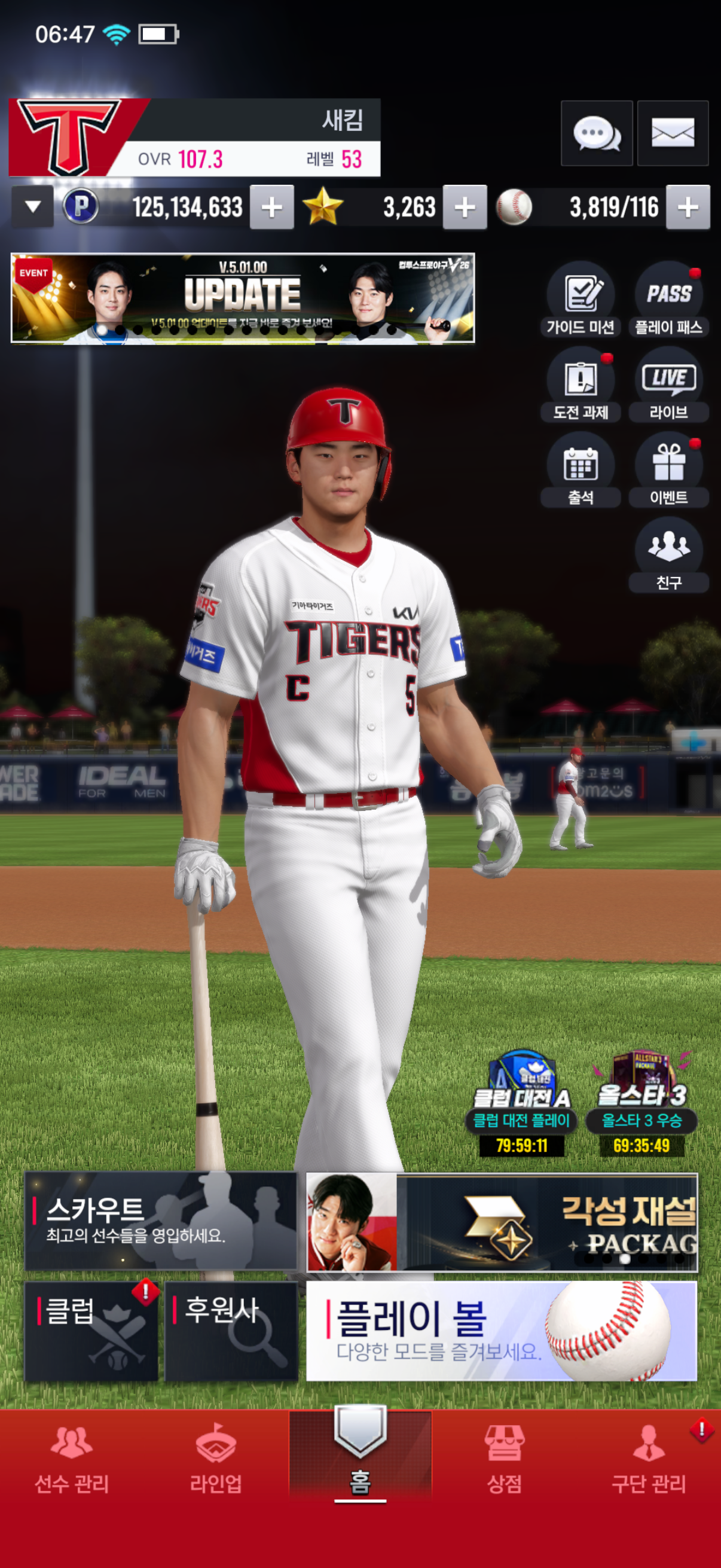Open the 친구 friends list
The height and width of the screenshot is (1568, 721).
(668, 555)
